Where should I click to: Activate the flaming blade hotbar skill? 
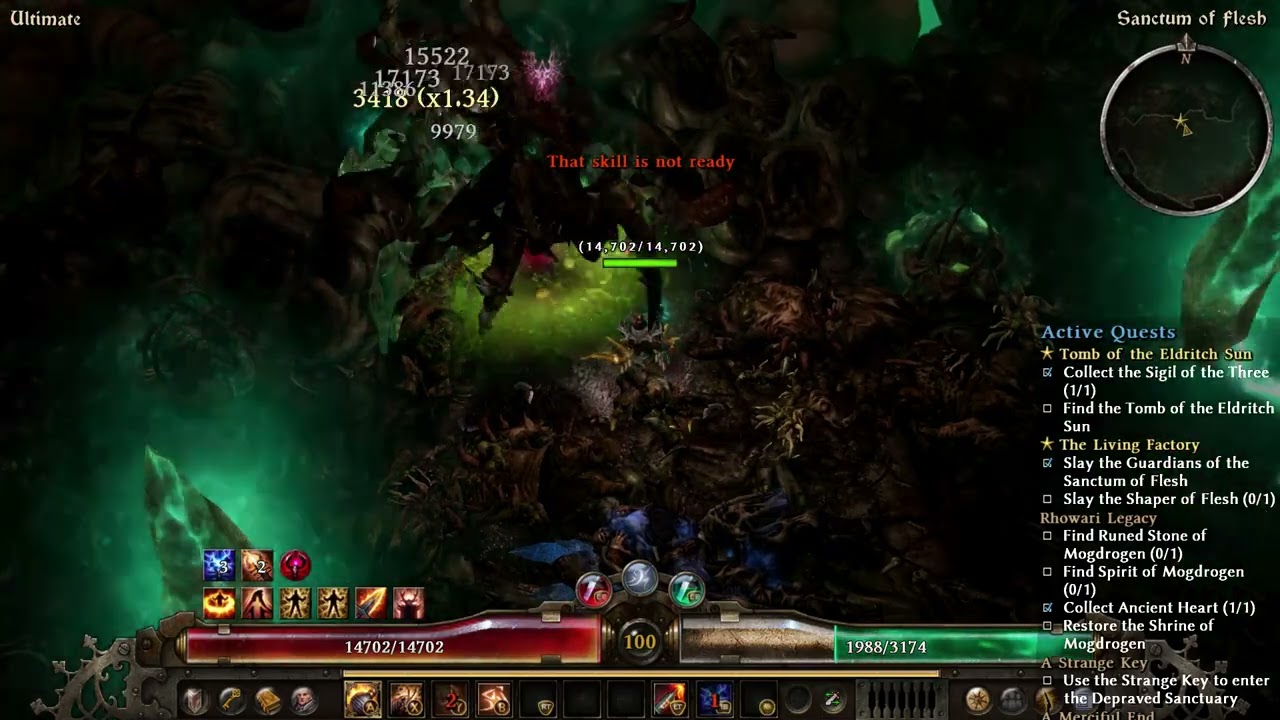[670, 699]
